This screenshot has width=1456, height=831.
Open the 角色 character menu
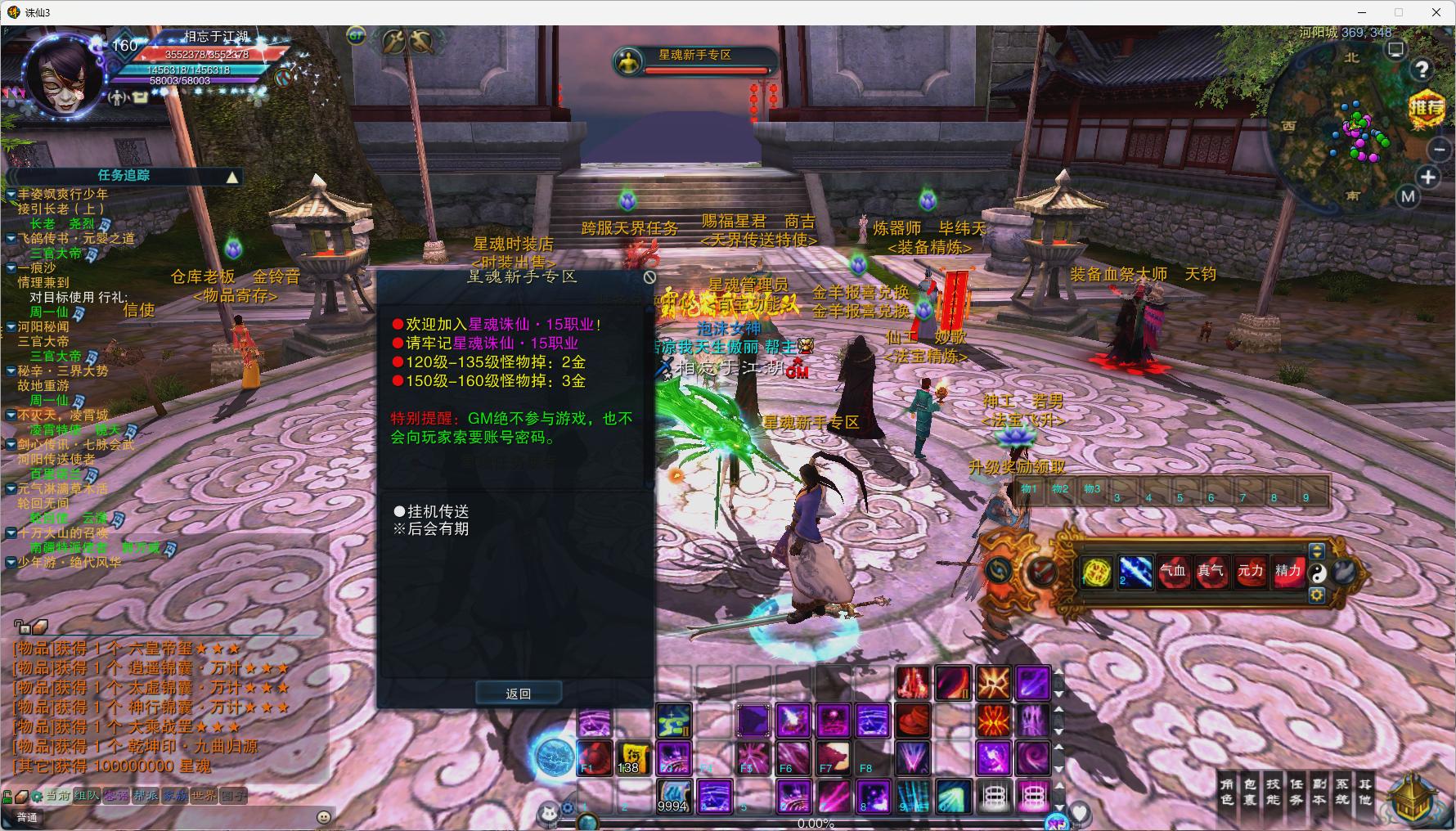1227,792
